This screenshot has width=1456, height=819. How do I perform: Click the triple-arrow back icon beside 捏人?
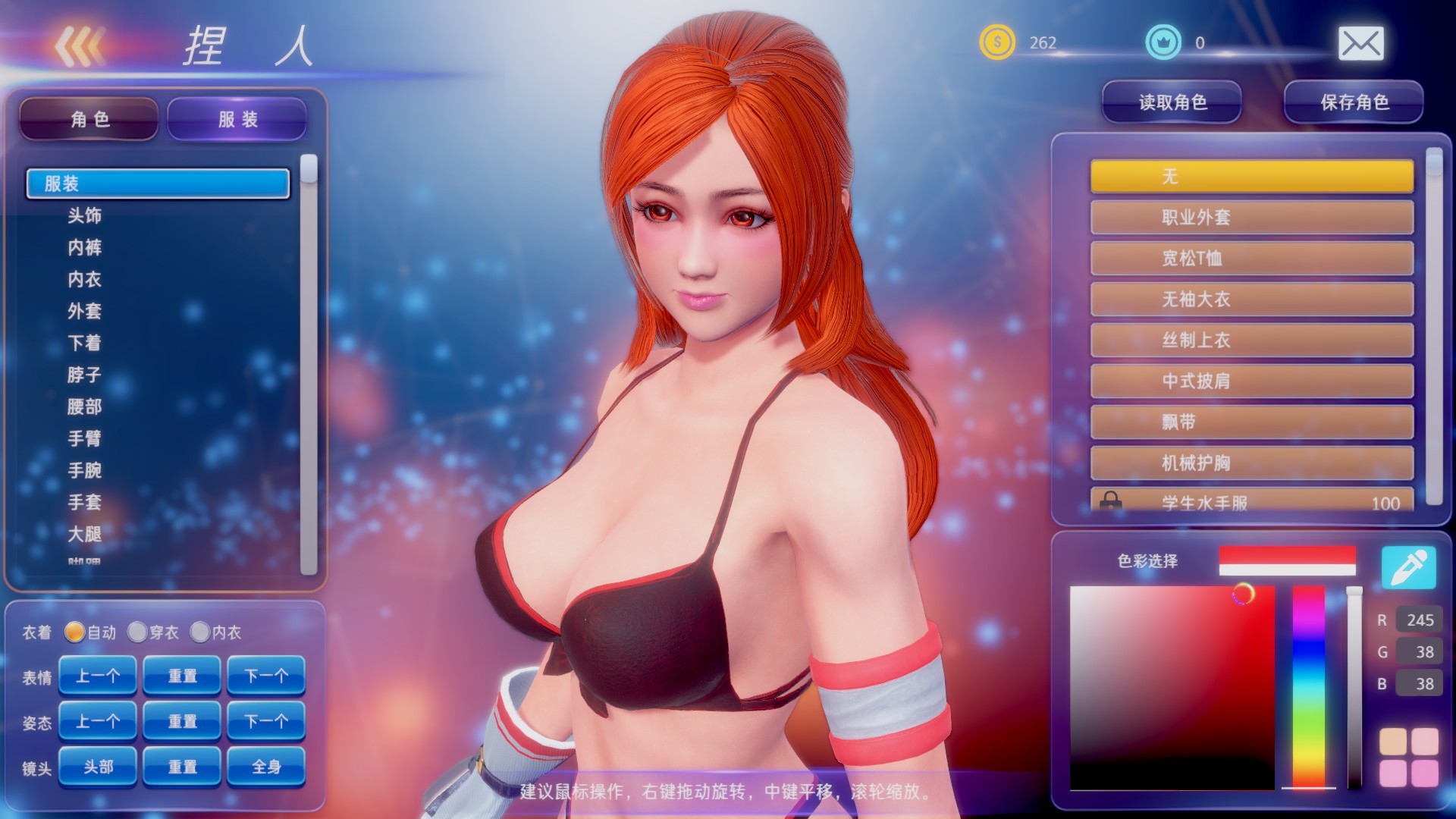81,45
